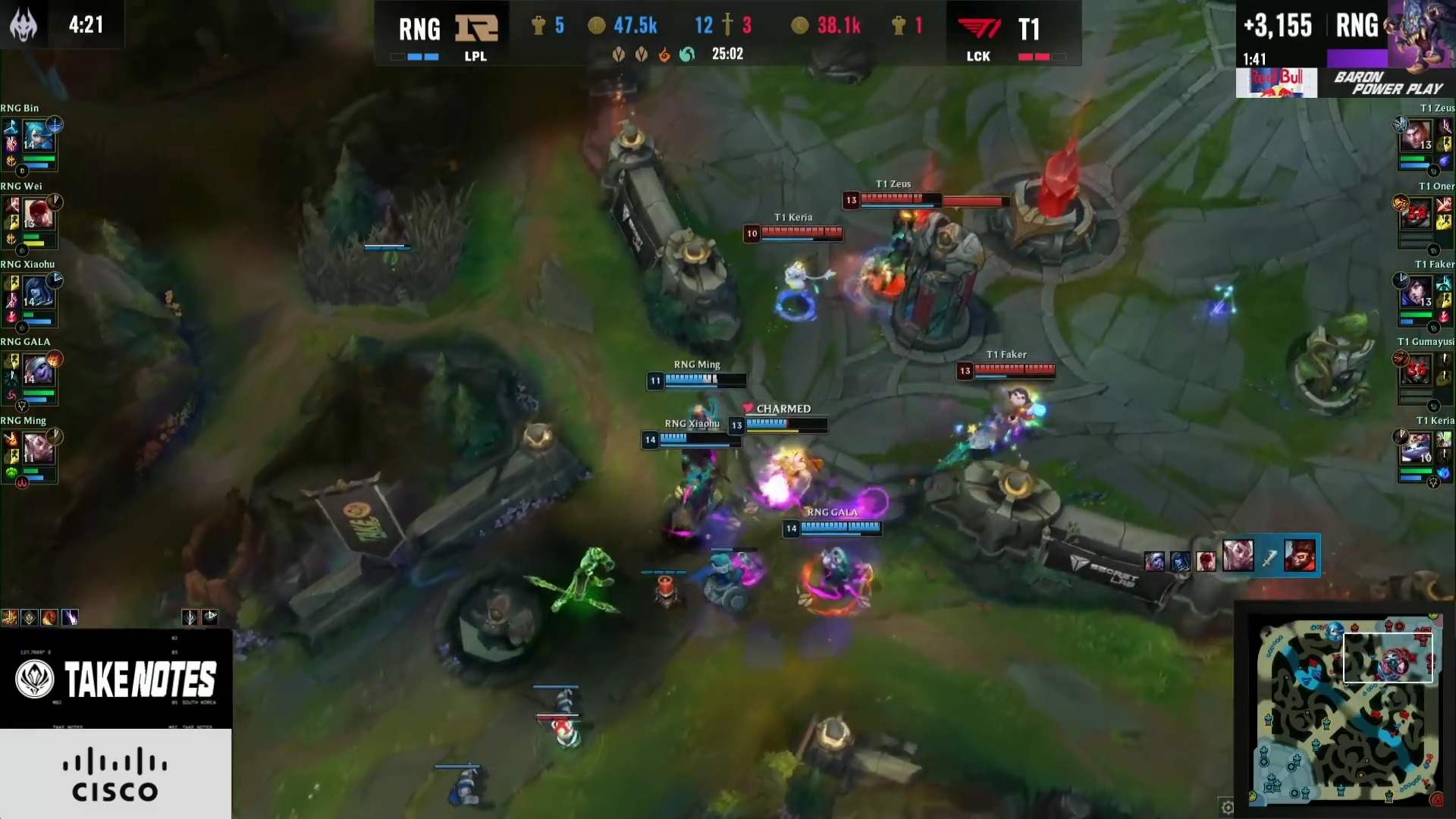The width and height of the screenshot is (1456, 819).
Task: Click the LPL league label under RNG
Action: point(476,56)
